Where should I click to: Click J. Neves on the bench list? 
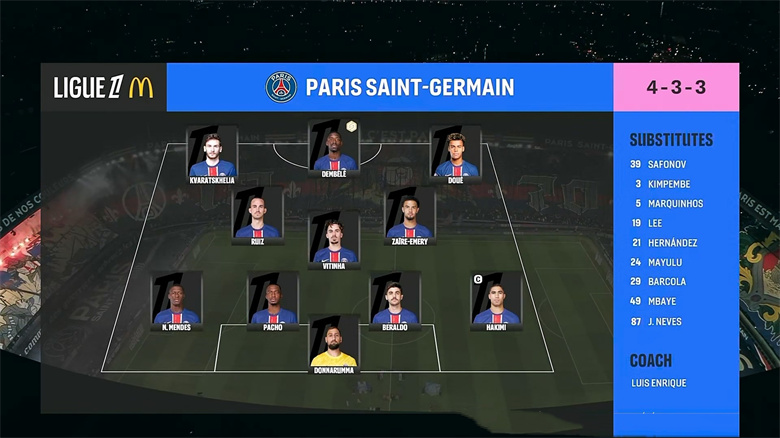pyautogui.click(x=665, y=321)
